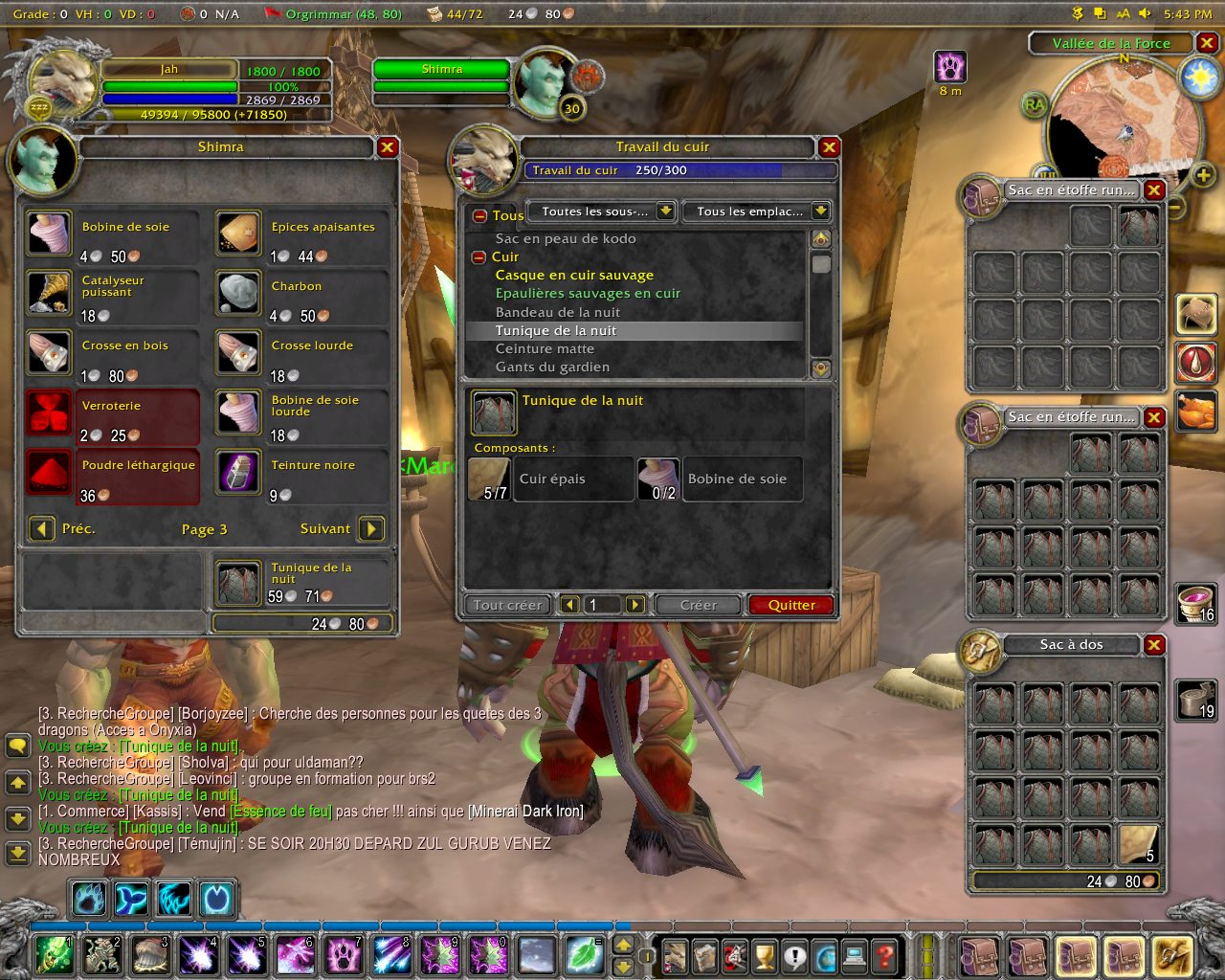The width and height of the screenshot is (1225, 980).
Task: Go to next merchant page with Suivant
Action: coord(371,528)
